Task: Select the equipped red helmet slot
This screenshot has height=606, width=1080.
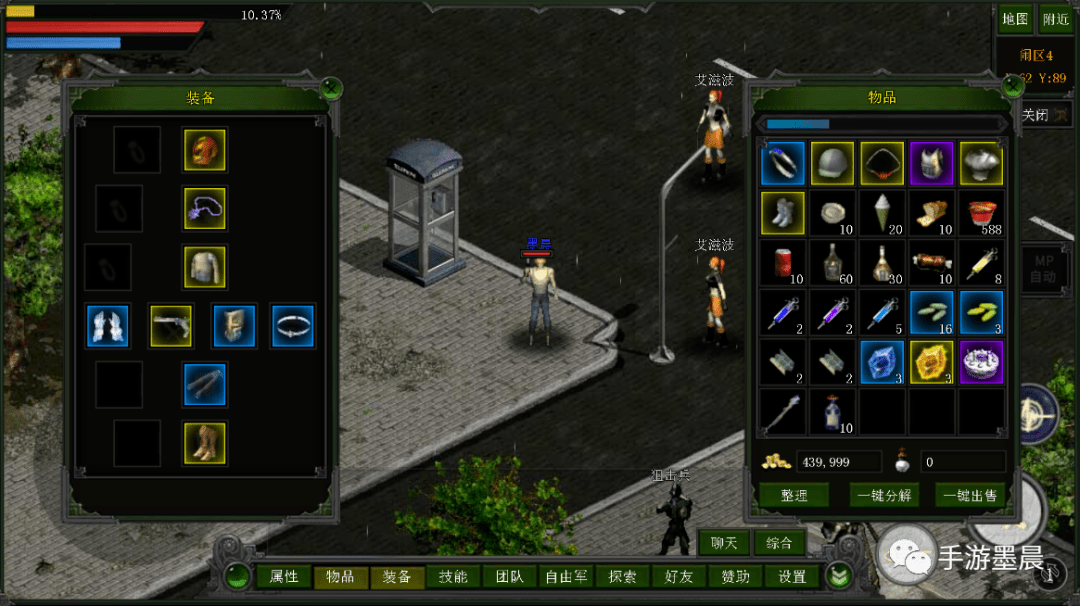Action: pos(204,150)
